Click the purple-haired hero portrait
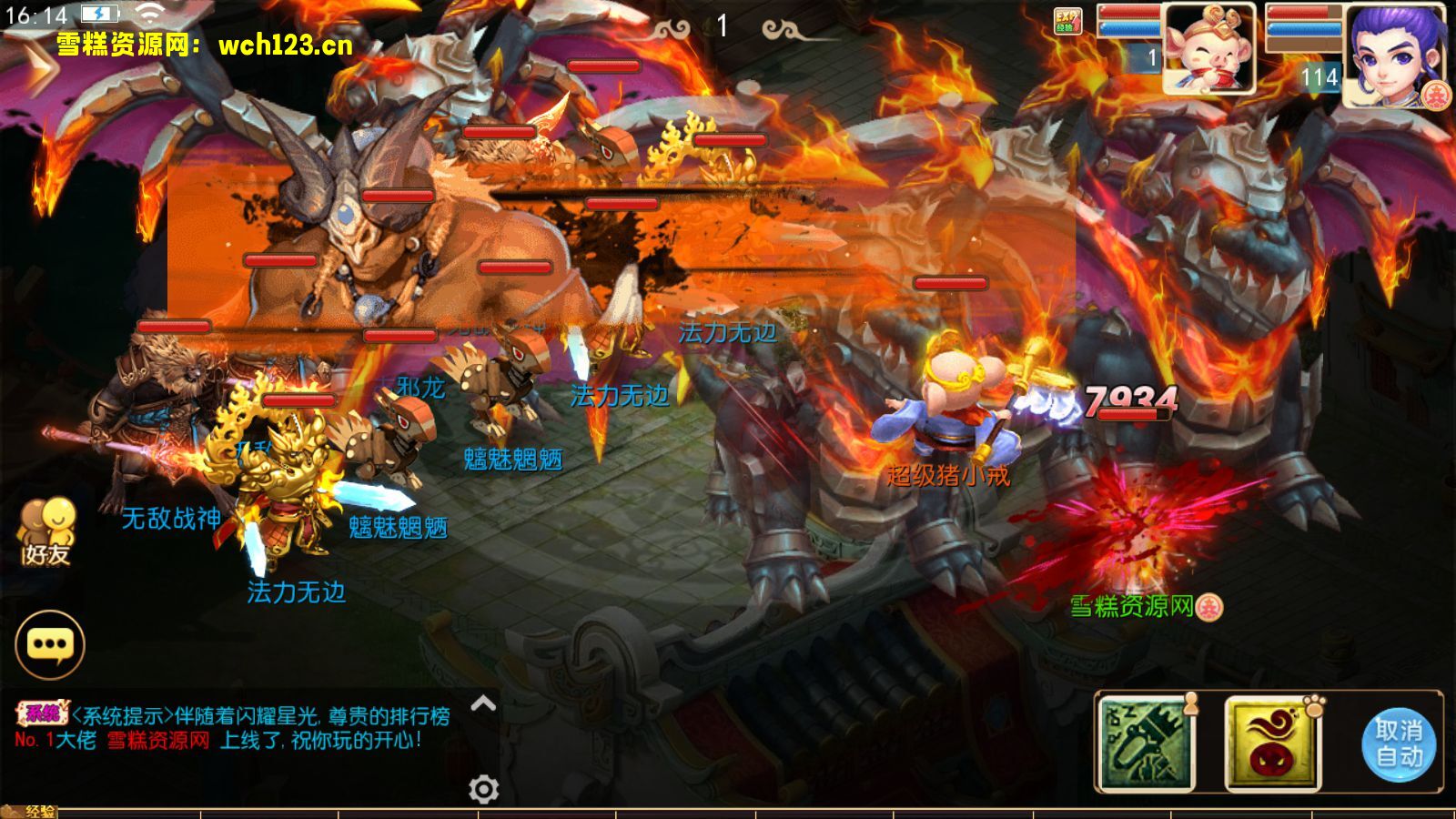 pos(1394,55)
